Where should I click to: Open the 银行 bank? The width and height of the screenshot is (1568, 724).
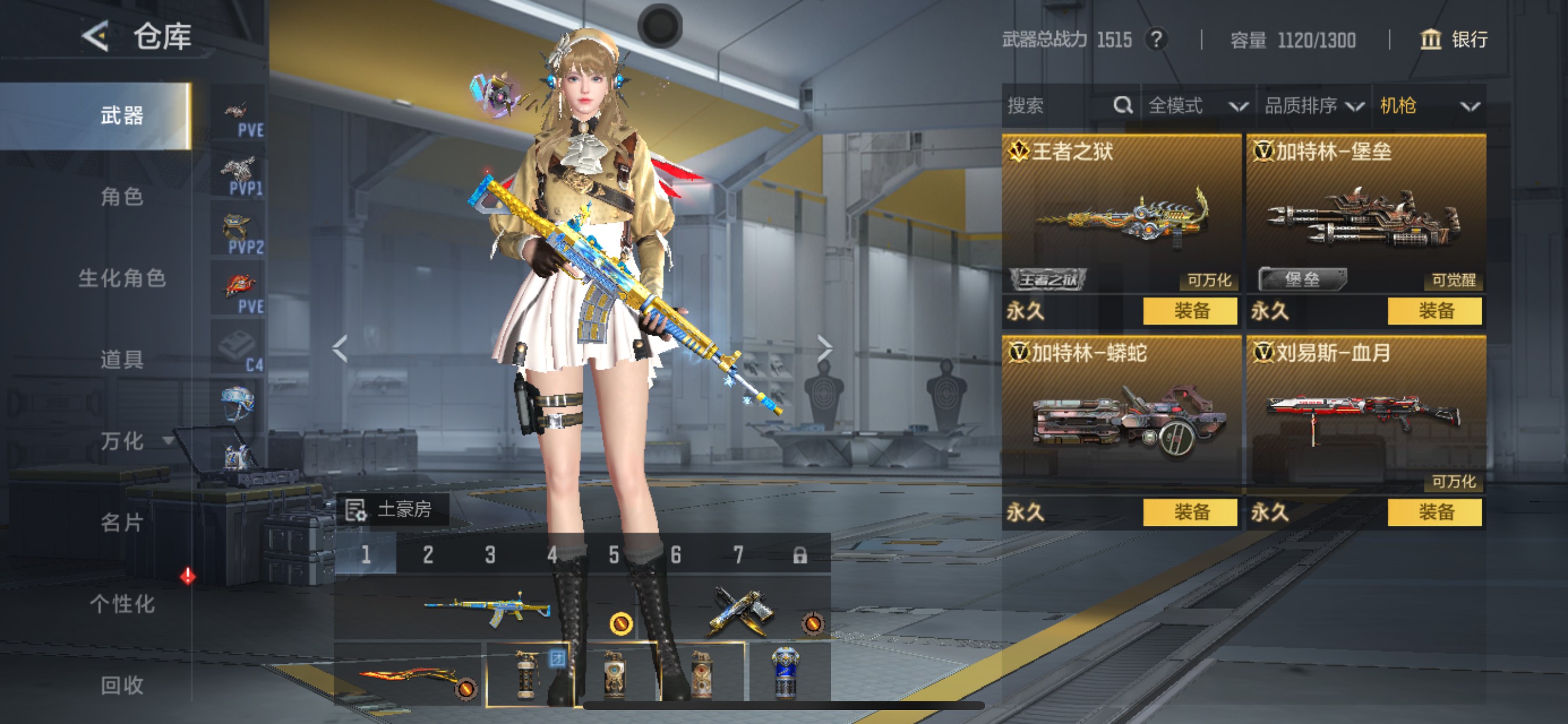click(x=1454, y=40)
